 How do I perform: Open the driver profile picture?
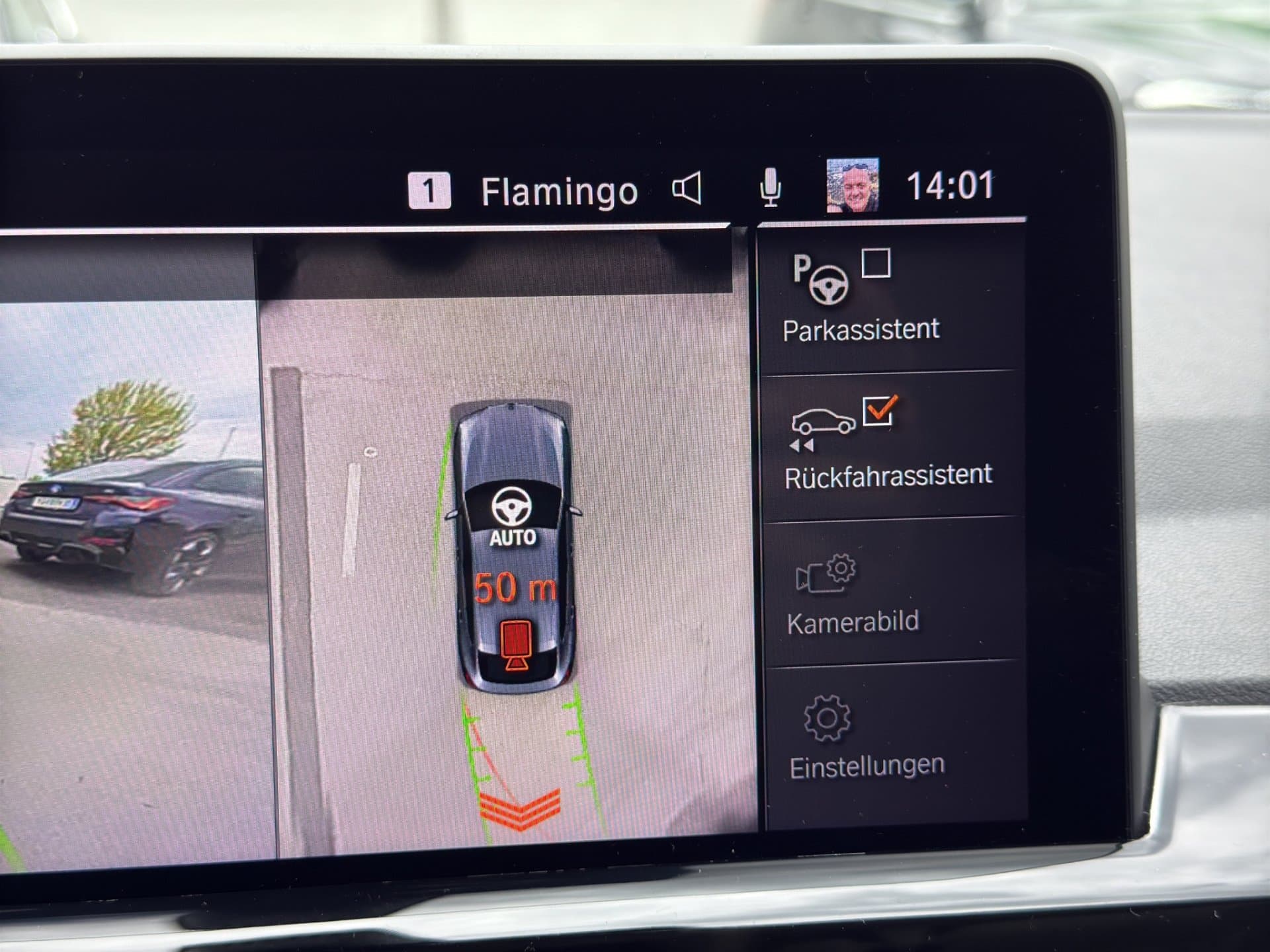point(852,187)
